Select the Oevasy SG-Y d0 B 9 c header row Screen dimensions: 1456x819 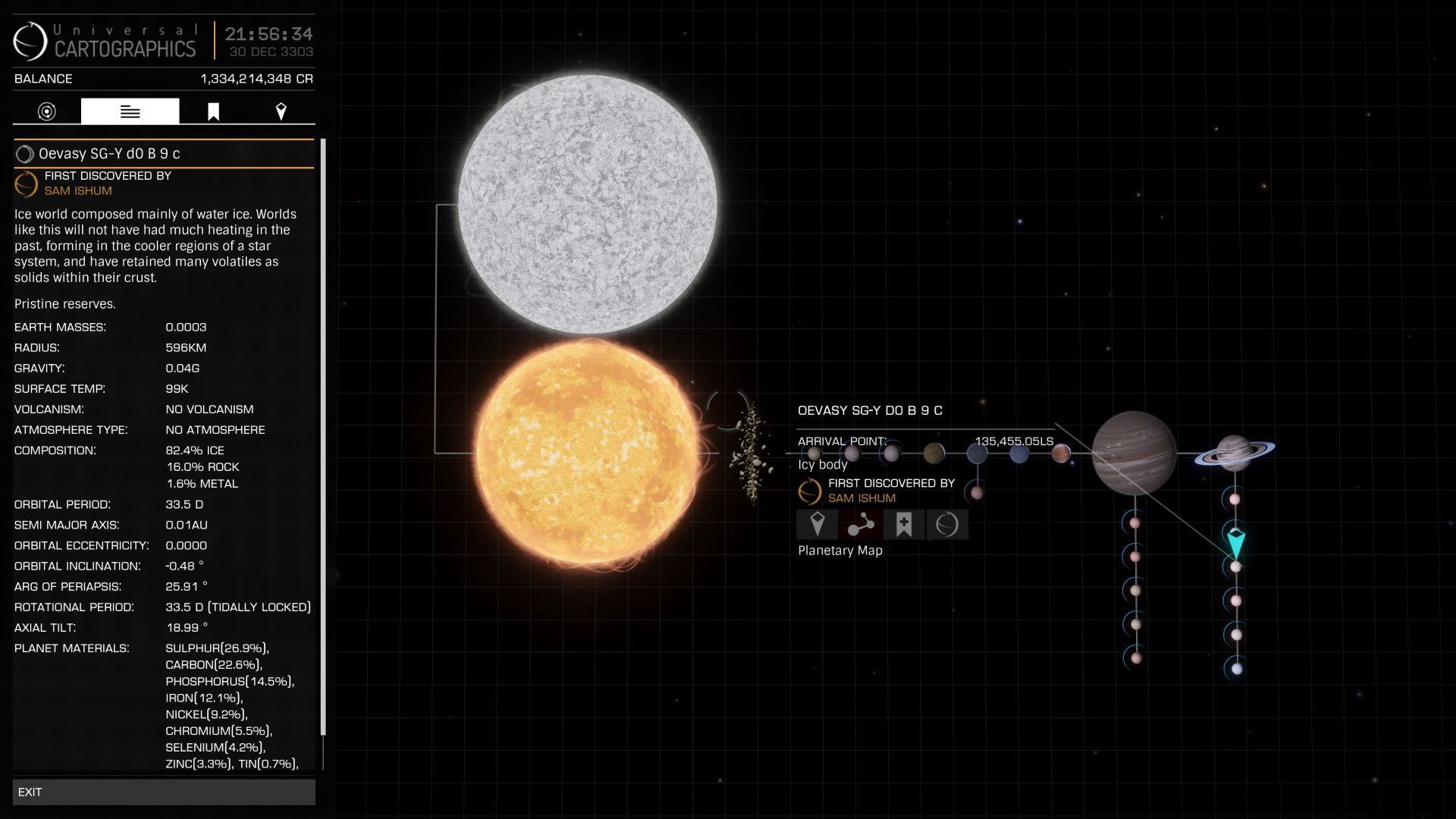click(164, 154)
